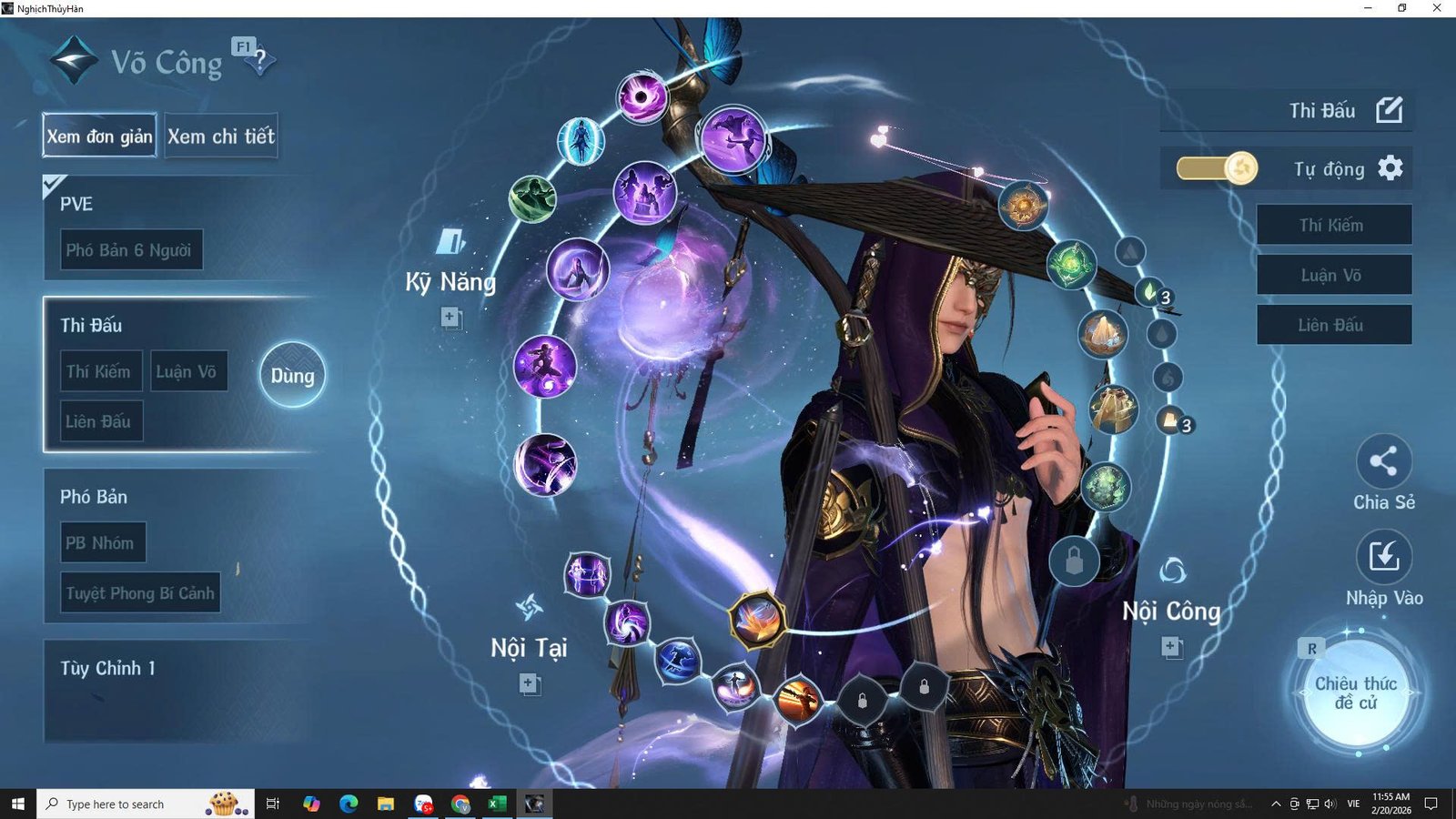Image resolution: width=1456 pixels, height=819 pixels.
Task: Open Thí Kiếm mode on the right
Action: click(x=1334, y=225)
